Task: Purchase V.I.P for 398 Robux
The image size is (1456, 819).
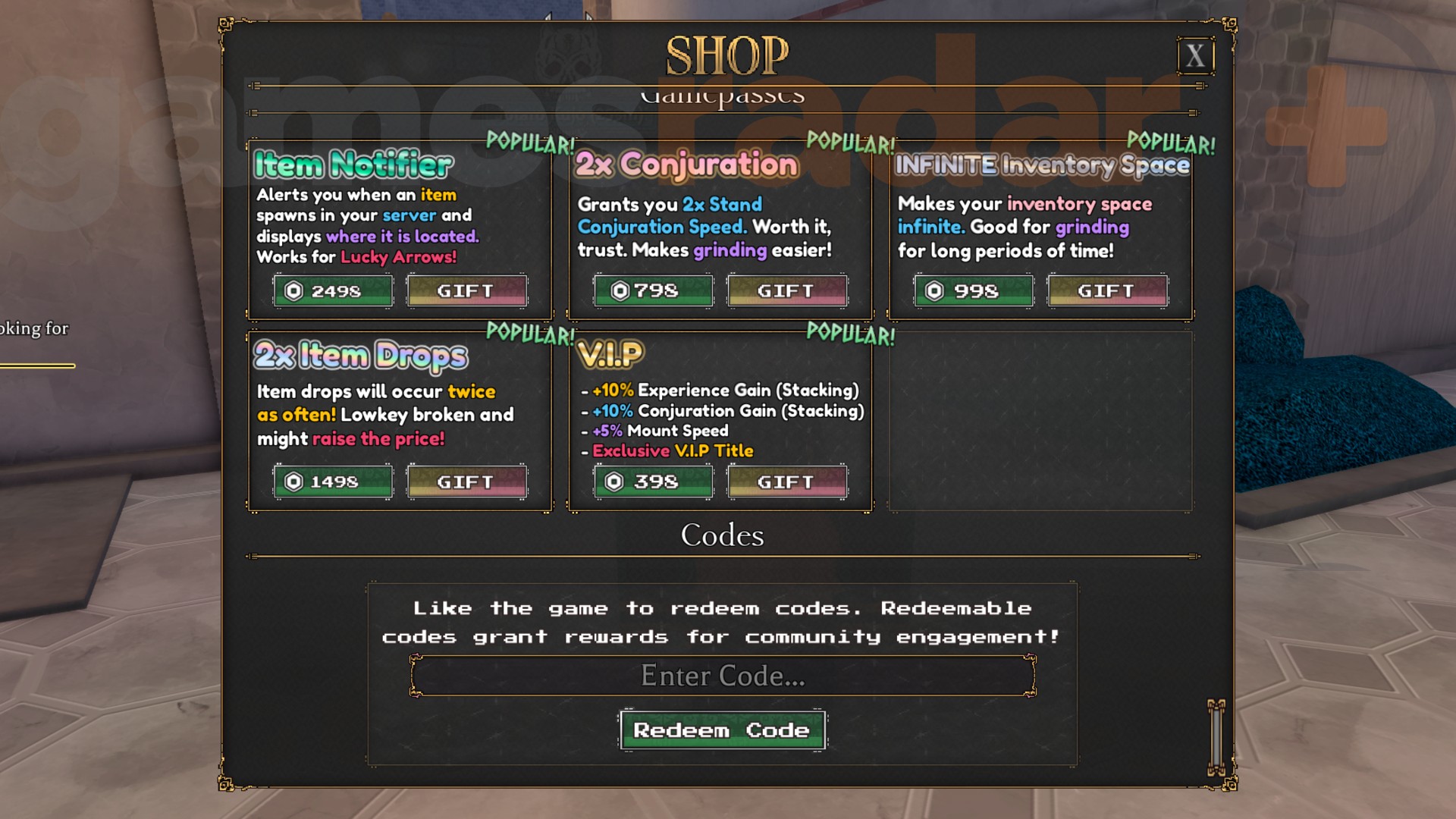Action: (652, 481)
